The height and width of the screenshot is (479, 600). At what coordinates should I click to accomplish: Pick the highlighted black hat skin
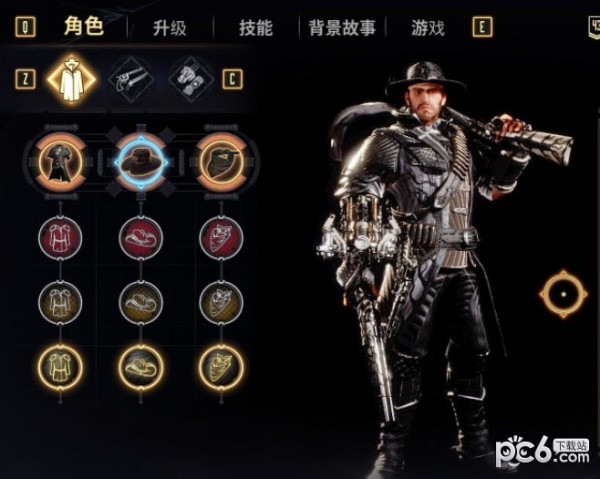[141, 158]
